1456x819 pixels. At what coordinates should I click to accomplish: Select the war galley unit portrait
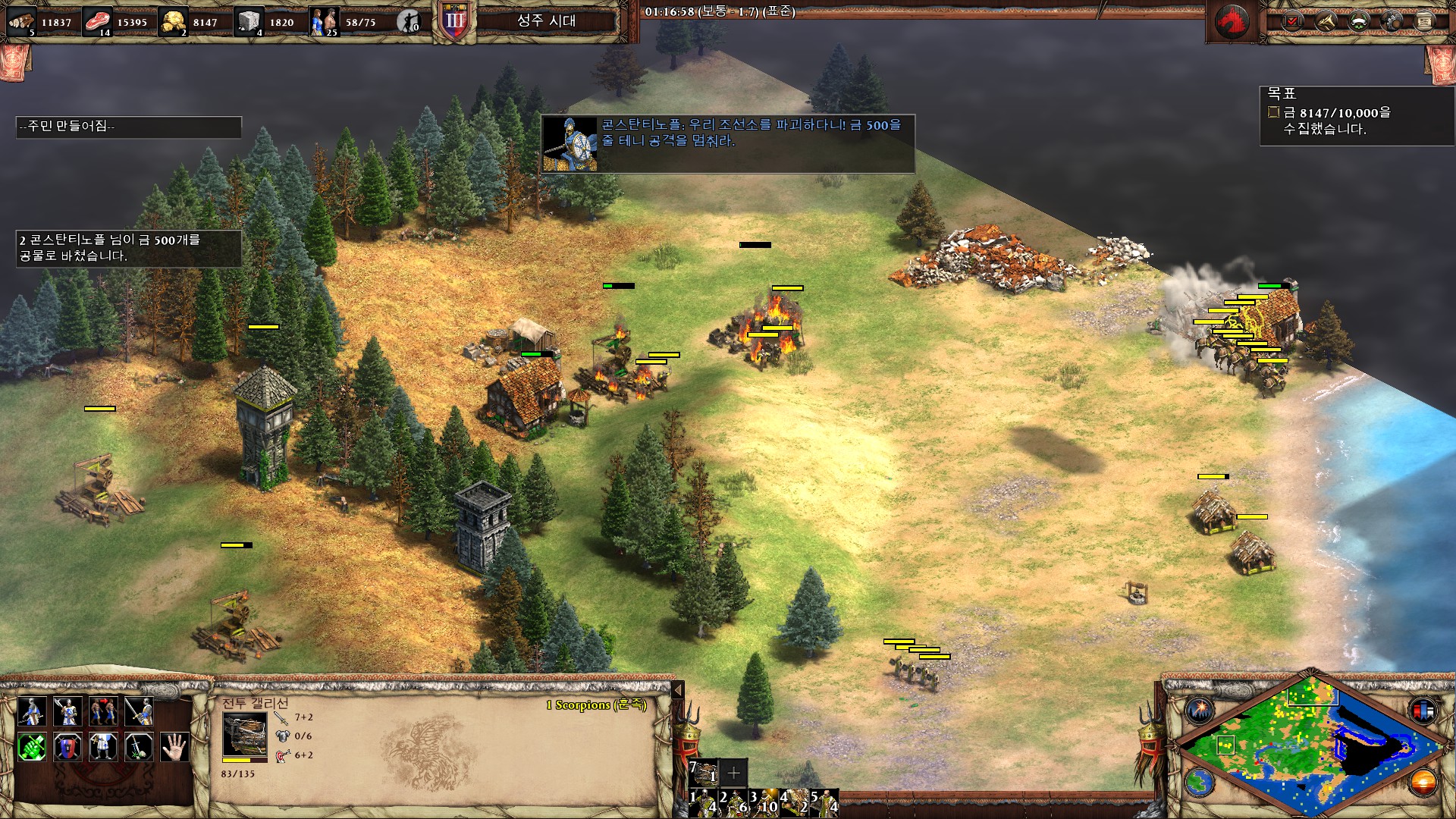pos(244,736)
